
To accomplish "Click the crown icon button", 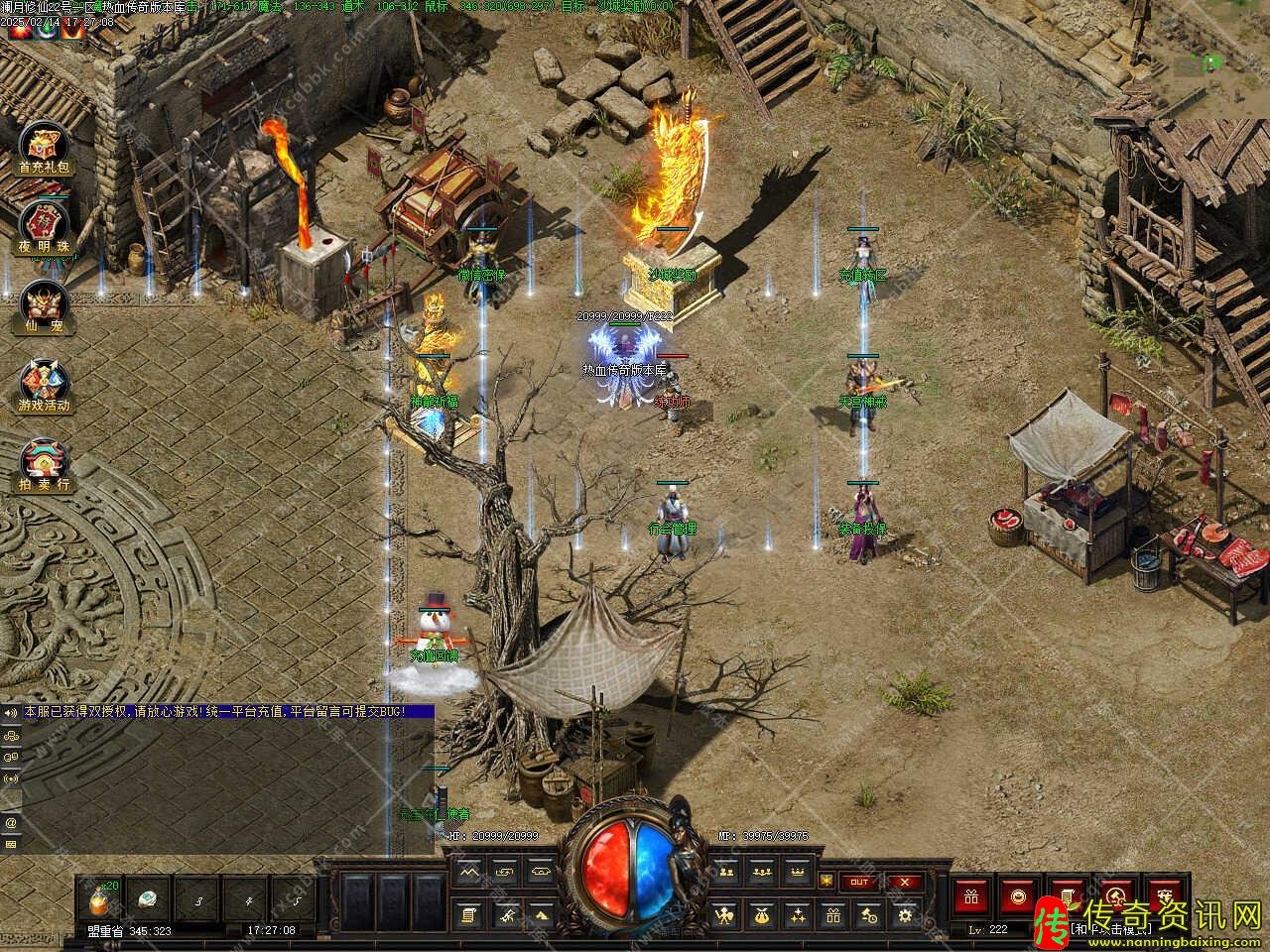I will pyautogui.click(x=797, y=872).
